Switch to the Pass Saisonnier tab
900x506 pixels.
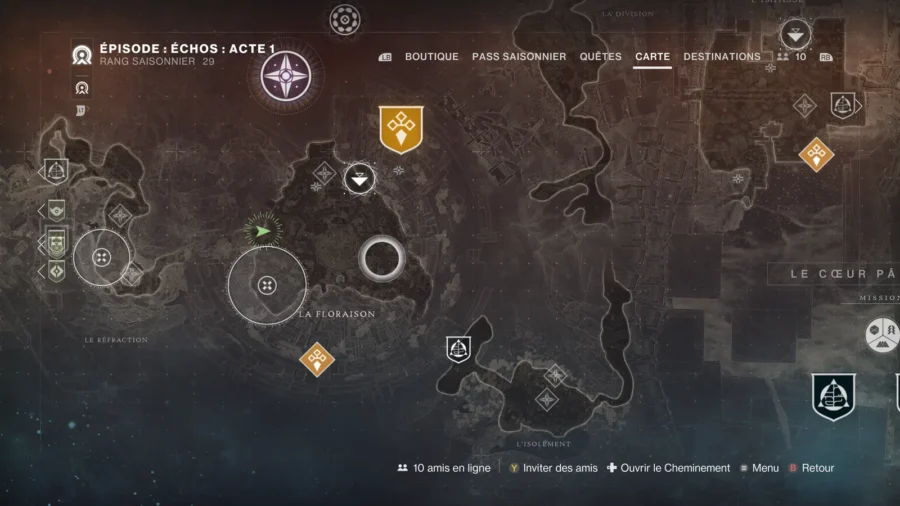pos(519,57)
